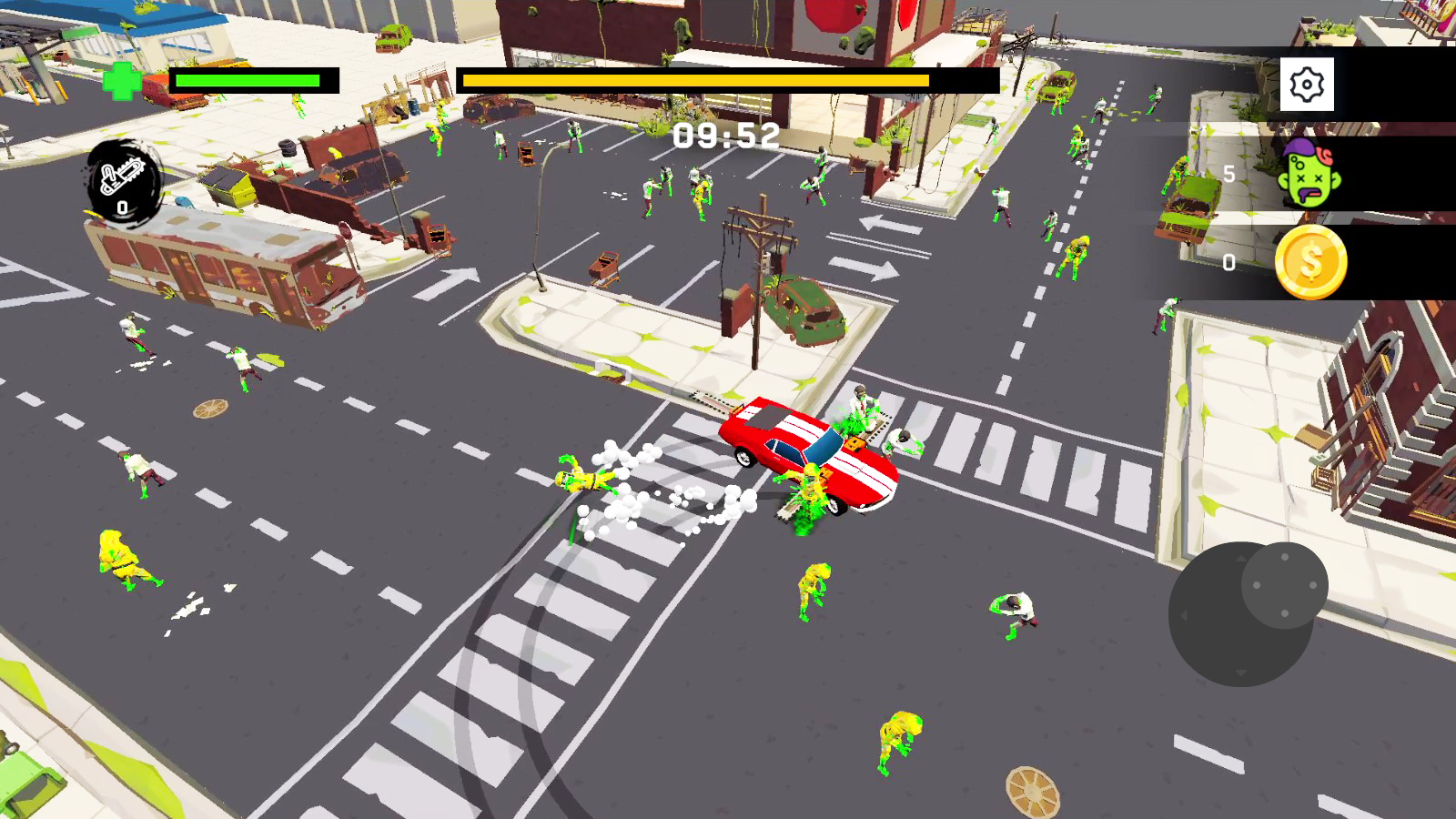Viewport: 1456px width, 819px height.
Task: Click the green health bar
Action: coord(246,82)
